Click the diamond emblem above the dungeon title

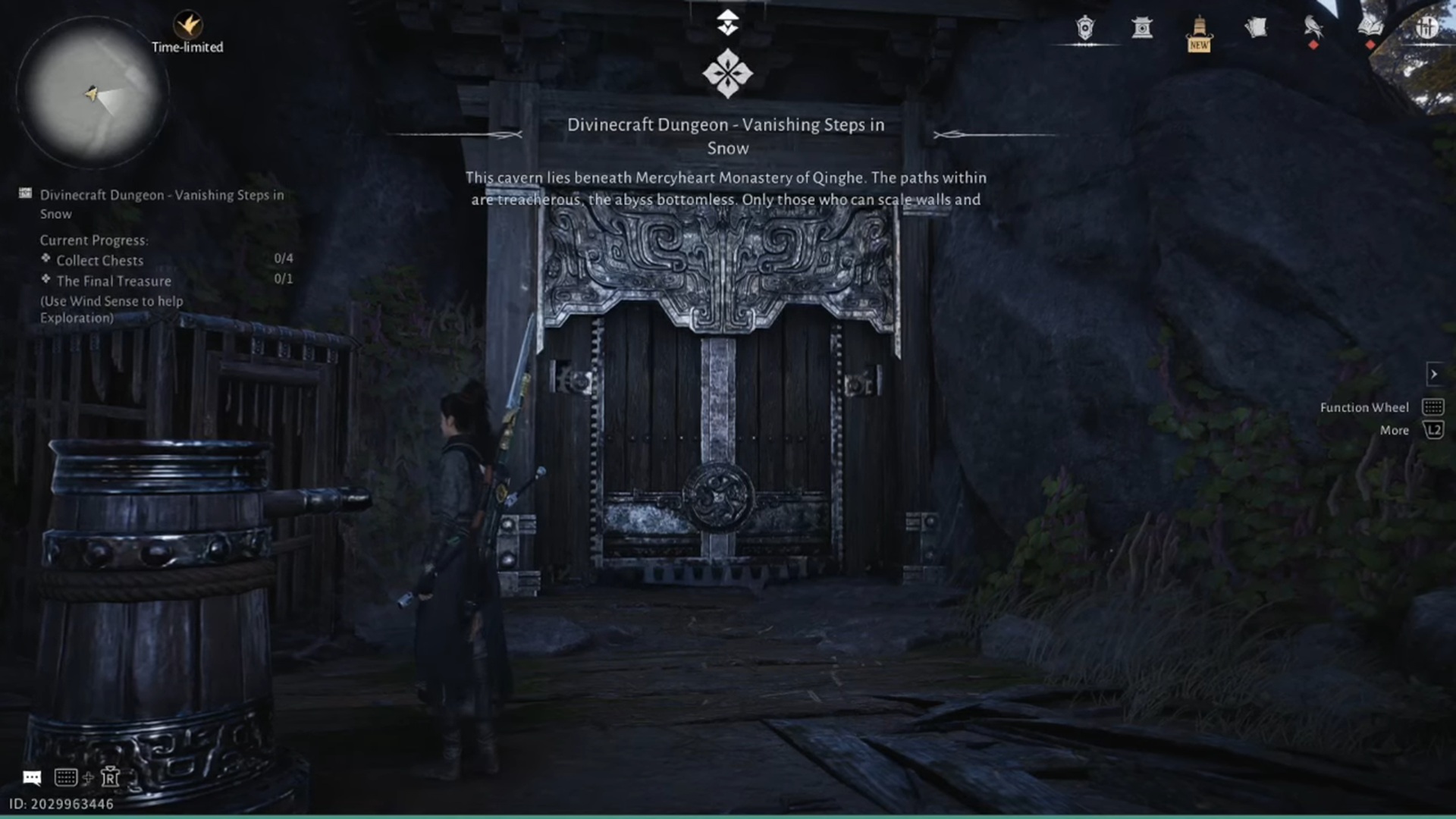(727, 73)
